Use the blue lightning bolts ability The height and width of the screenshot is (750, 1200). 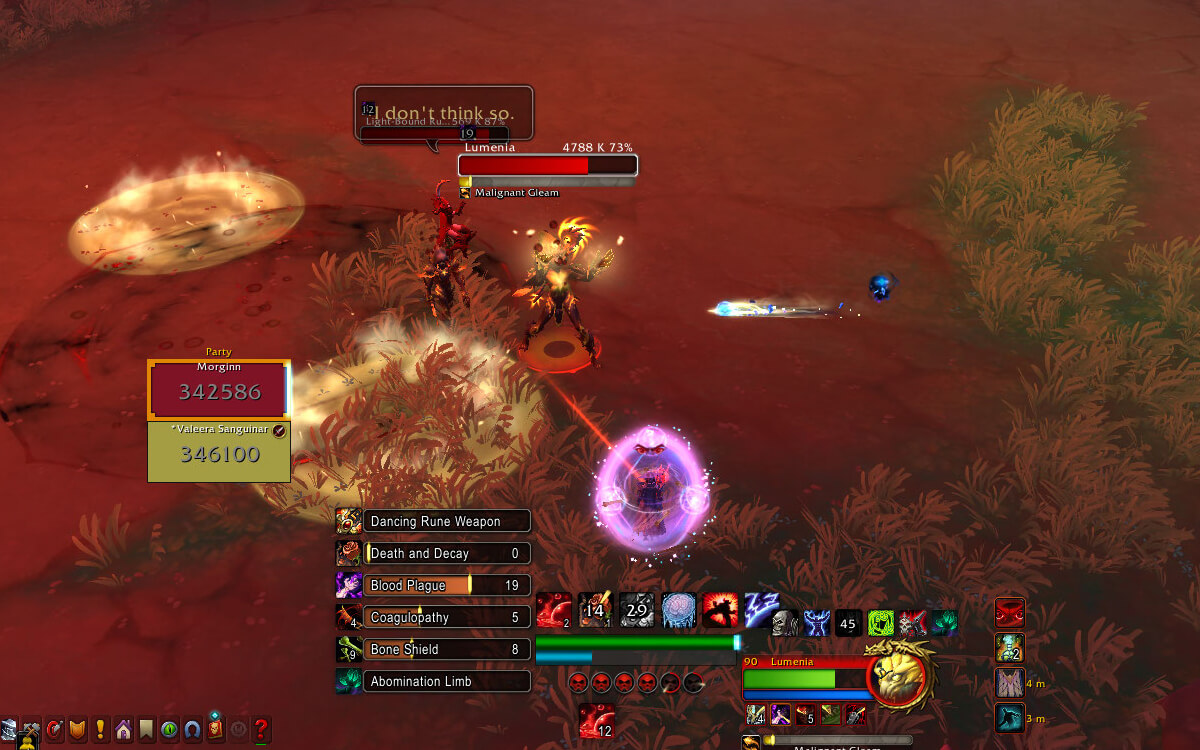762,610
